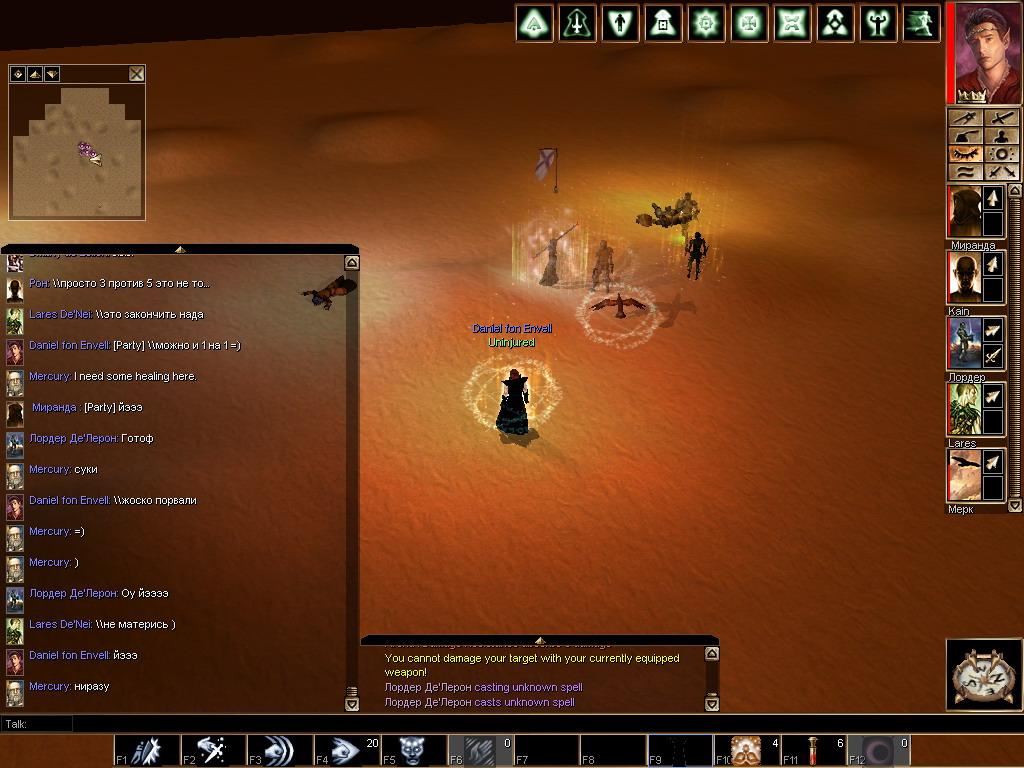The width and height of the screenshot is (1024, 768).
Task: Click the sword effect icon in top bar
Action: [578, 23]
